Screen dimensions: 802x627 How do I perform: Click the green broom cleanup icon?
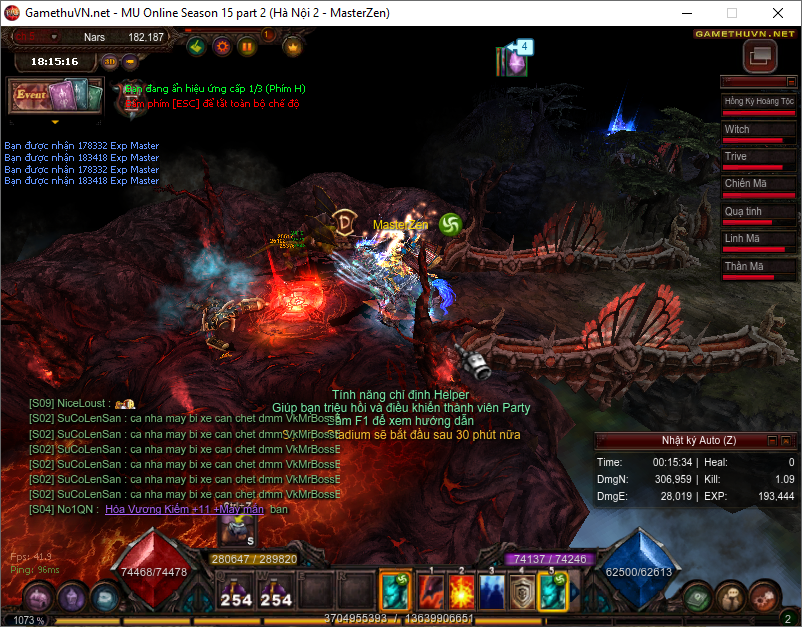(x=198, y=46)
